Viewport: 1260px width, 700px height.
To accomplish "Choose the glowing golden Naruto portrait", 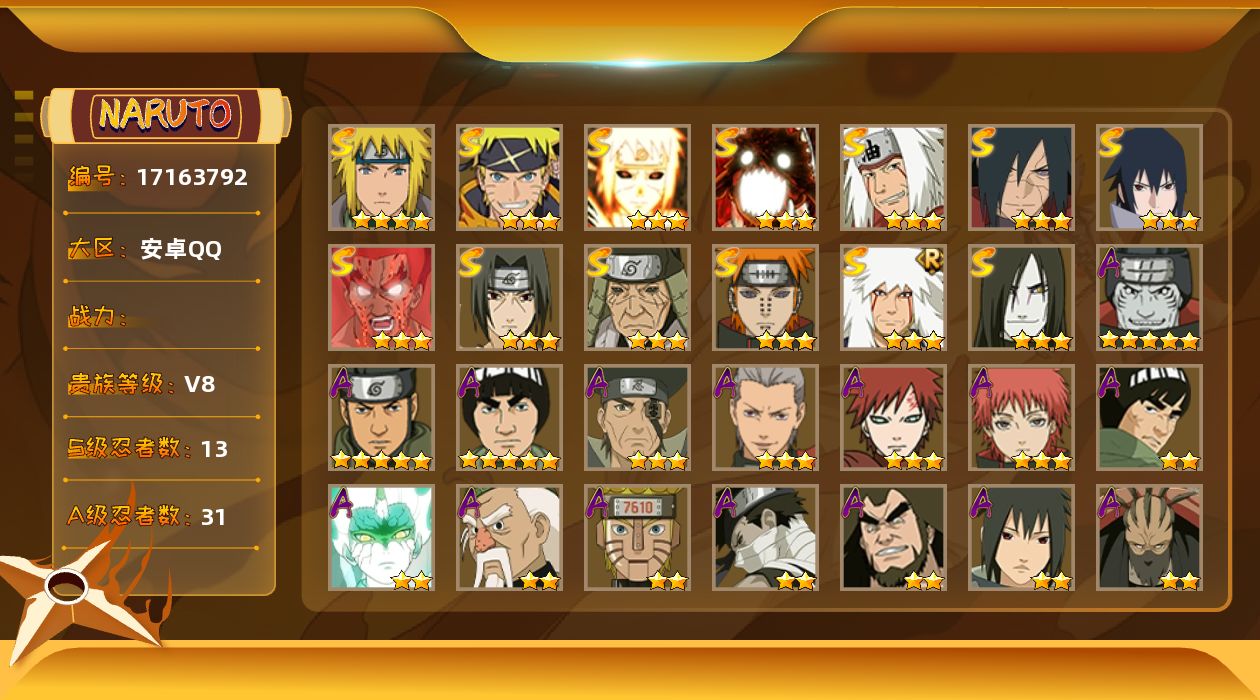I will (637, 177).
